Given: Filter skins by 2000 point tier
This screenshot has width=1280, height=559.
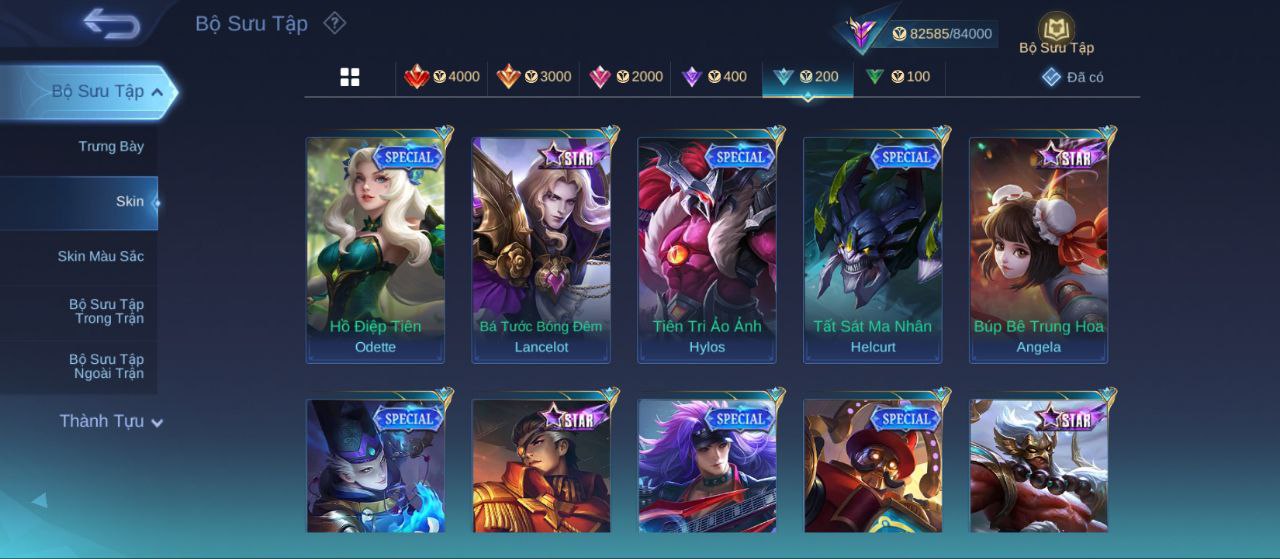Looking at the screenshot, I should point(626,77).
